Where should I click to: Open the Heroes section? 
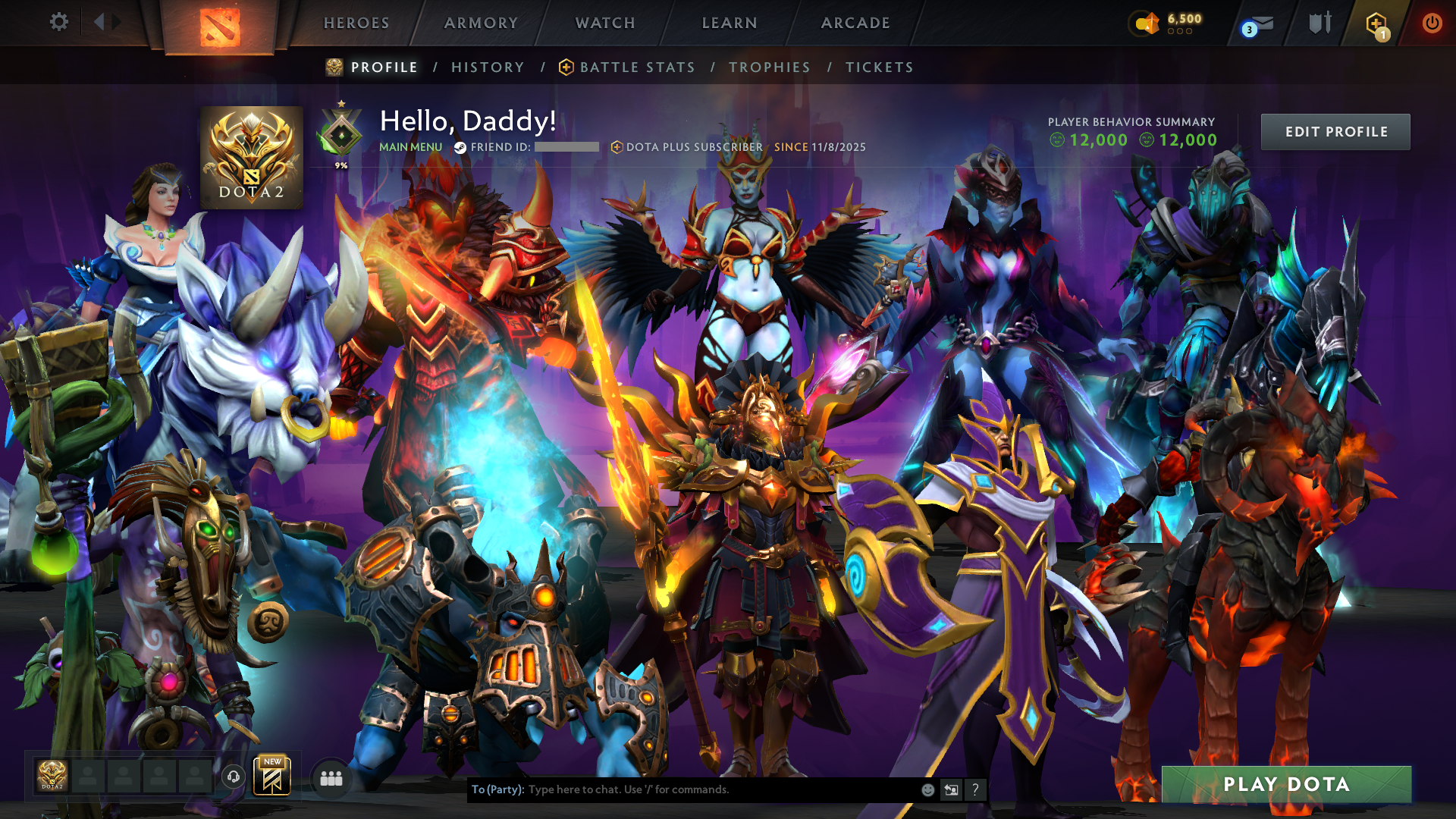[356, 23]
